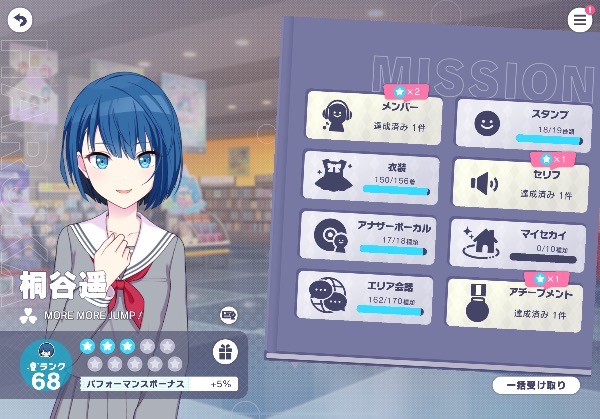Open the hamburger menu
This screenshot has height=419, width=600.
pyautogui.click(x=579, y=20)
